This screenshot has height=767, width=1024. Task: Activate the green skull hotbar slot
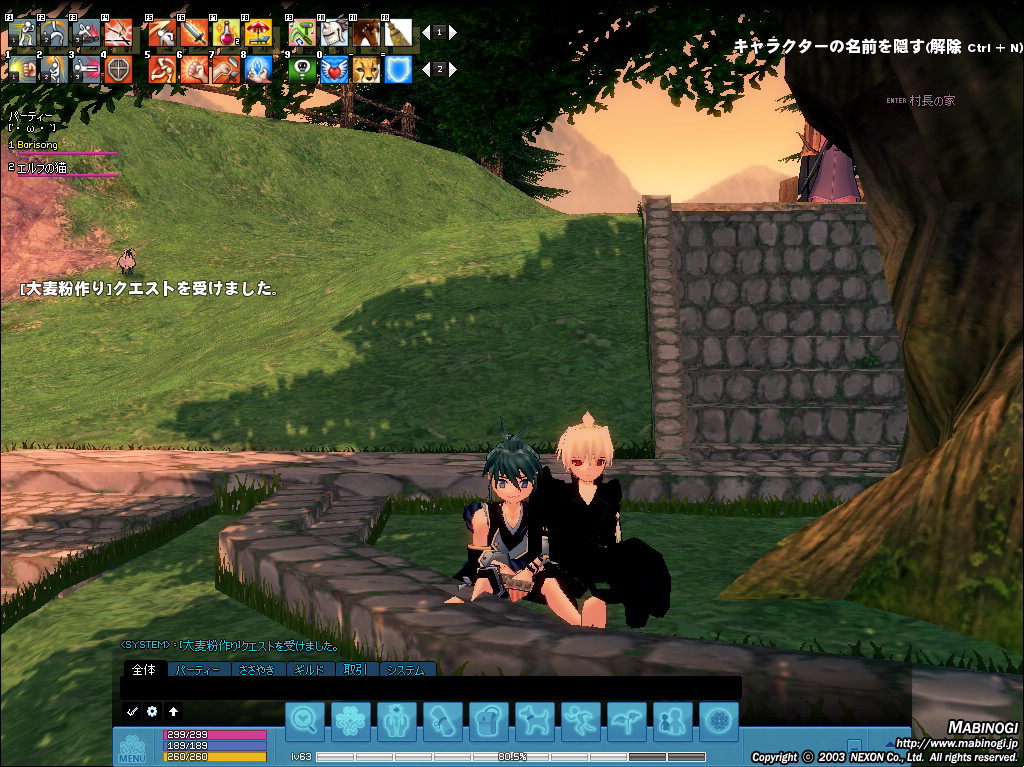[302, 69]
